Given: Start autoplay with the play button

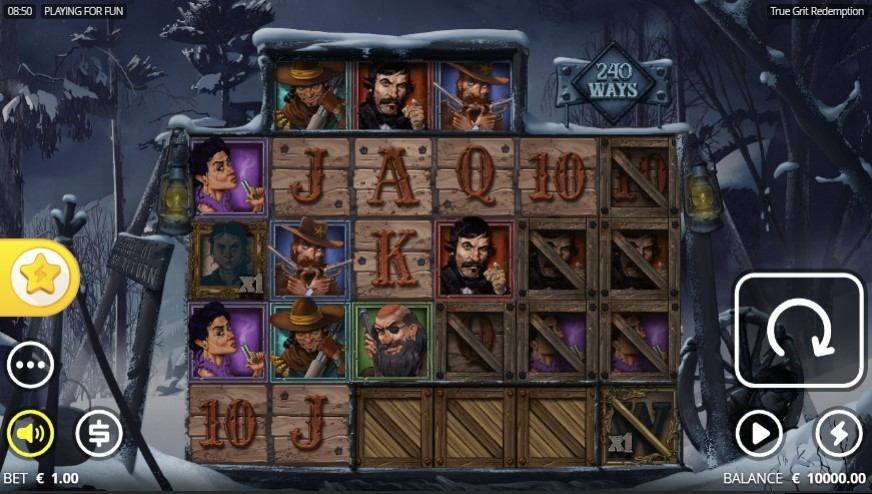Looking at the screenshot, I should click(x=759, y=433).
